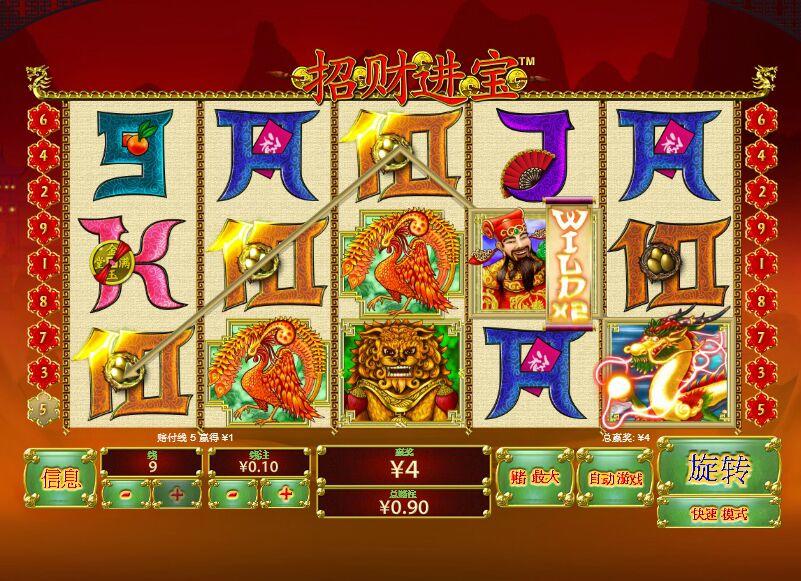Toggle 快速模式 turbo mode
The height and width of the screenshot is (581, 801).
click(x=717, y=513)
